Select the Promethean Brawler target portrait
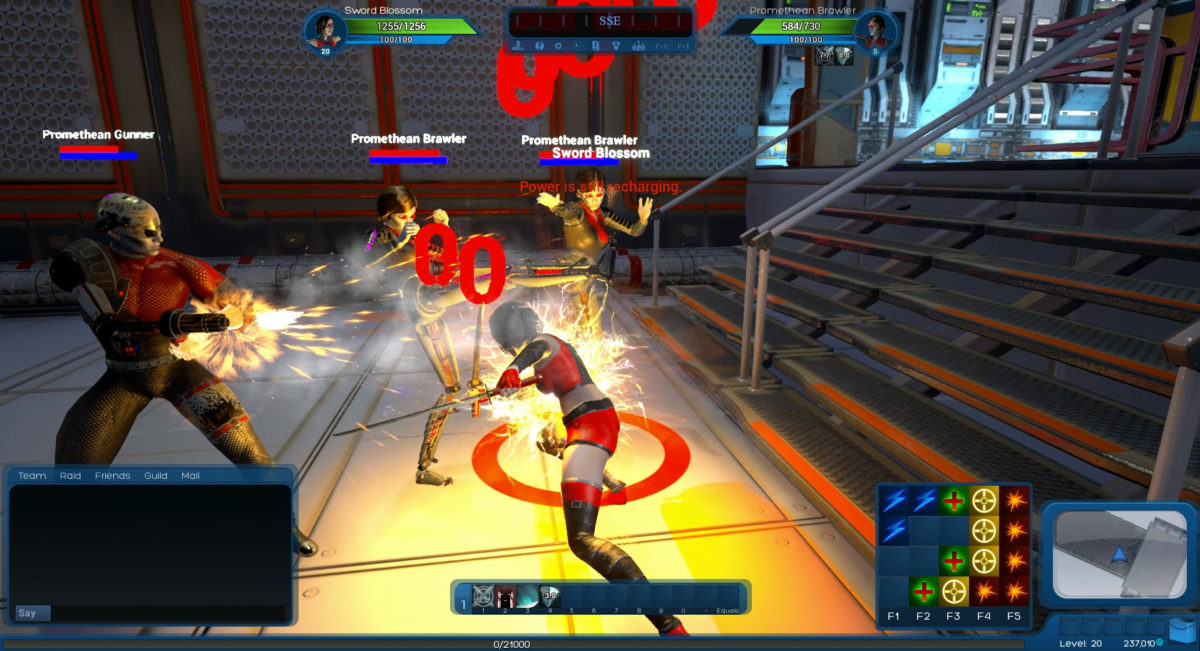 873,30
